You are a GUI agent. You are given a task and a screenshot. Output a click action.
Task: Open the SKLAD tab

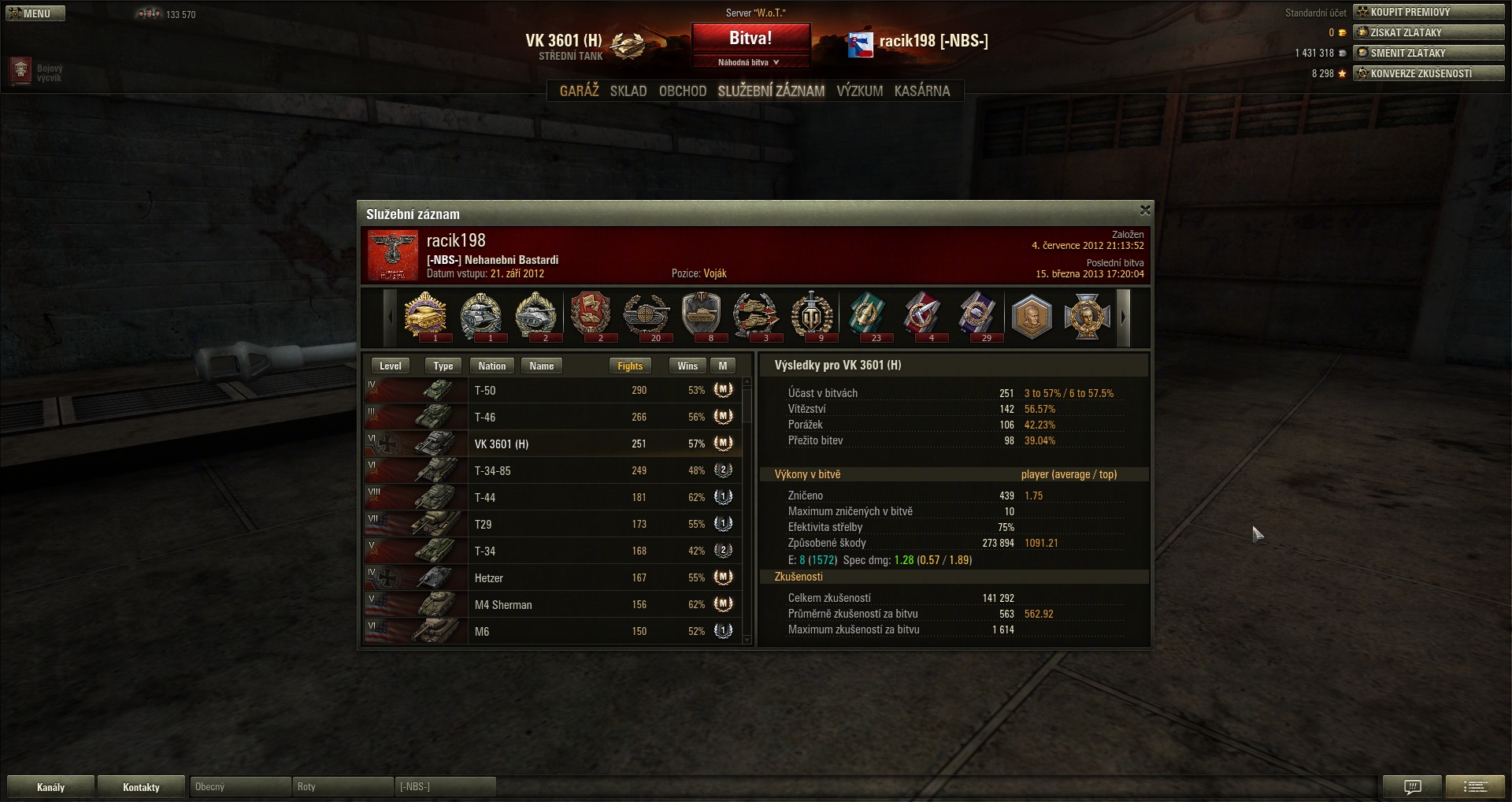pyautogui.click(x=628, y=91)
